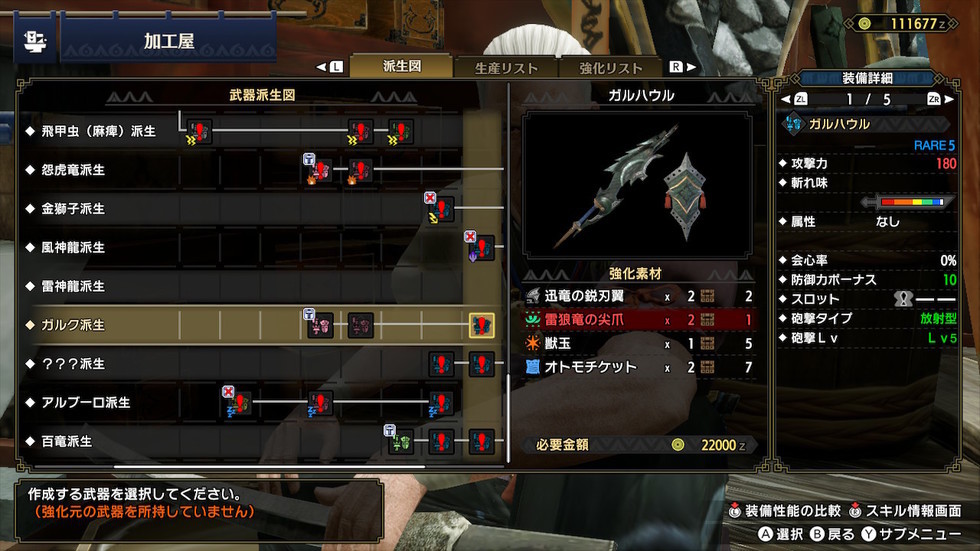Switch to the 生産リスト tab
This screenshot has width=980, height=551.
coord(506,68)
